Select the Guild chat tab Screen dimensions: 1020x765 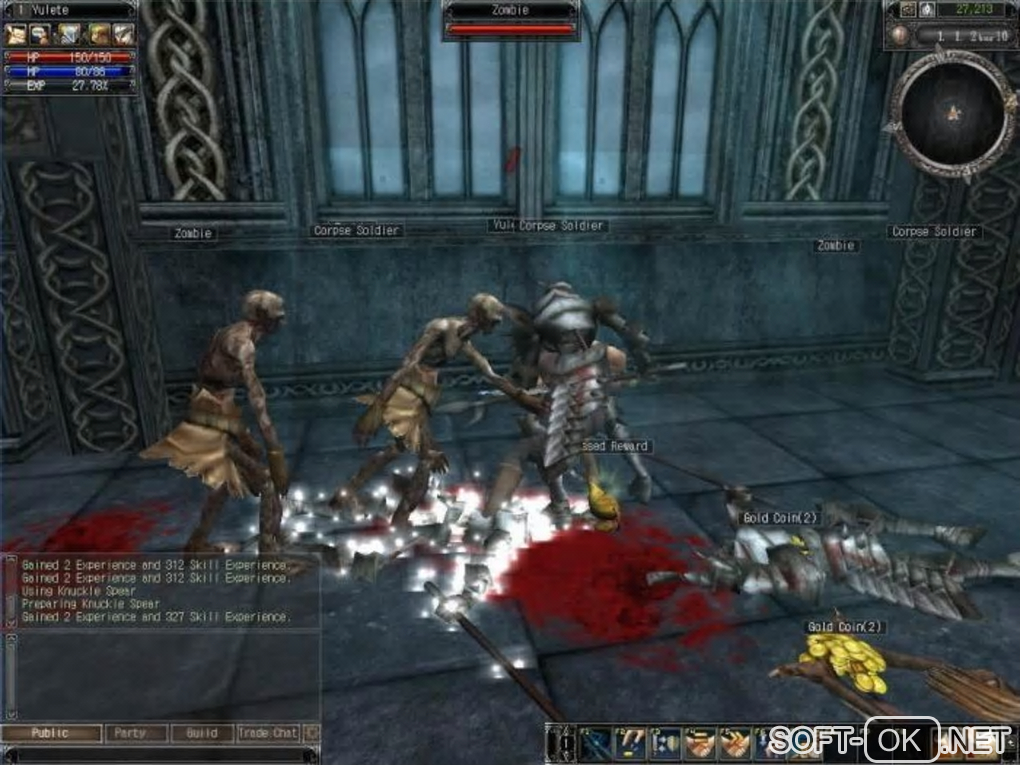[x=201, y=733]
